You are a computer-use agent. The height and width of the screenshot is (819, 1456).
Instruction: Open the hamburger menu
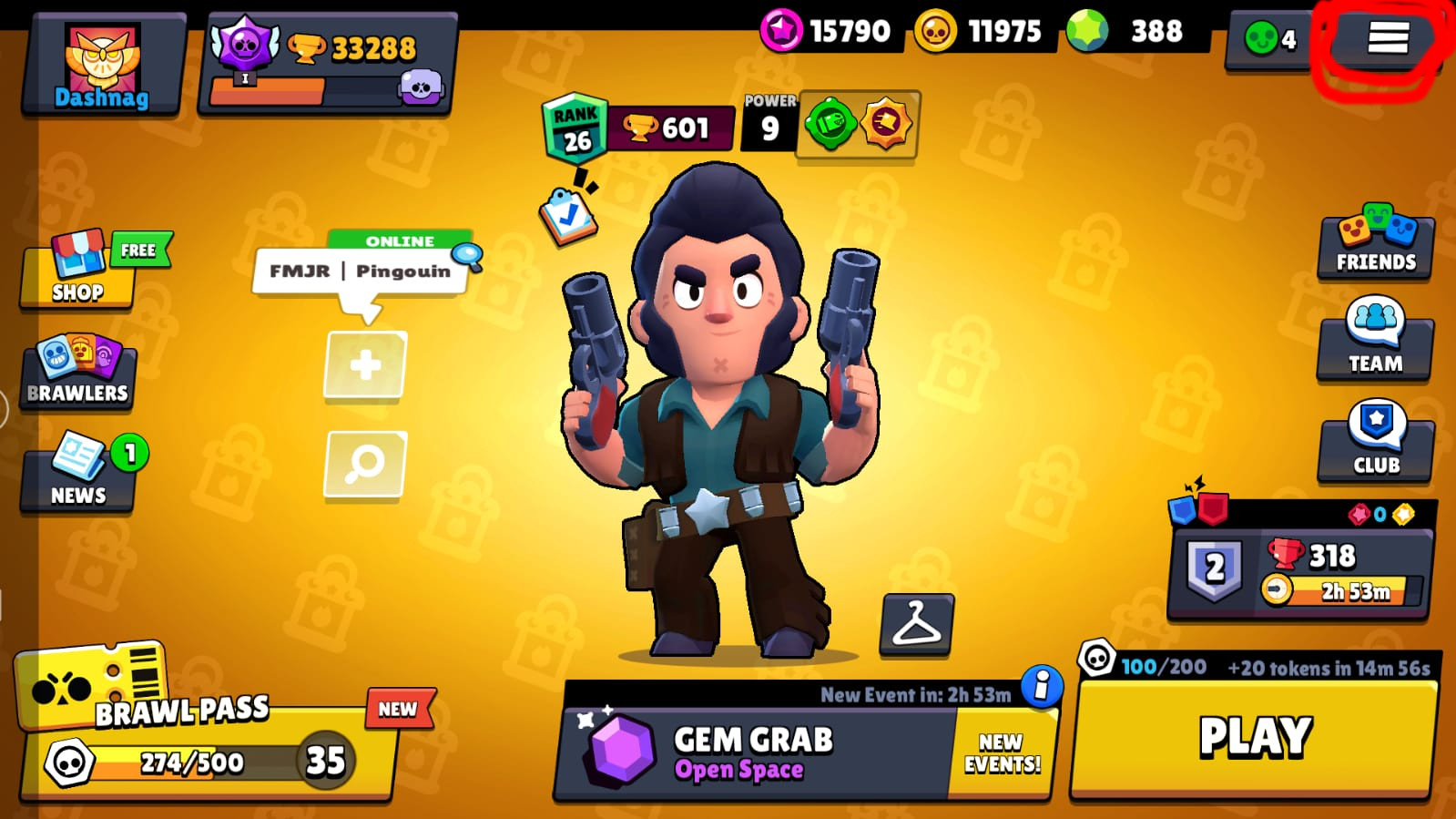click(x=1387, y=38)
